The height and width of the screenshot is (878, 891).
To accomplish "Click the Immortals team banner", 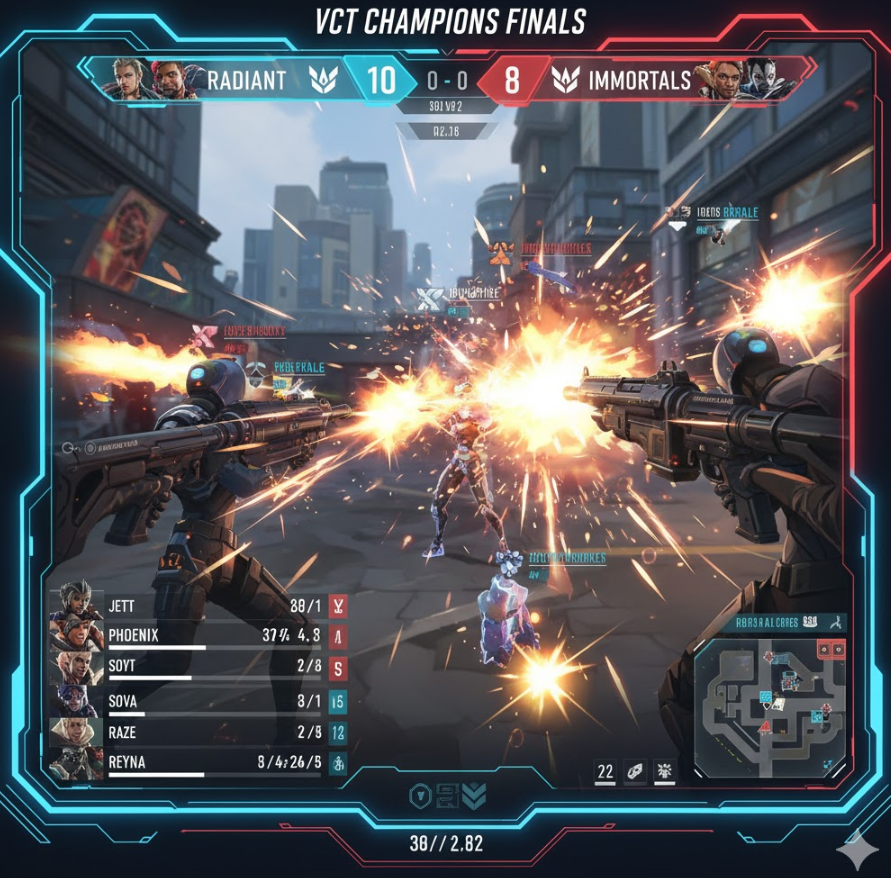I will click(622, 80).
